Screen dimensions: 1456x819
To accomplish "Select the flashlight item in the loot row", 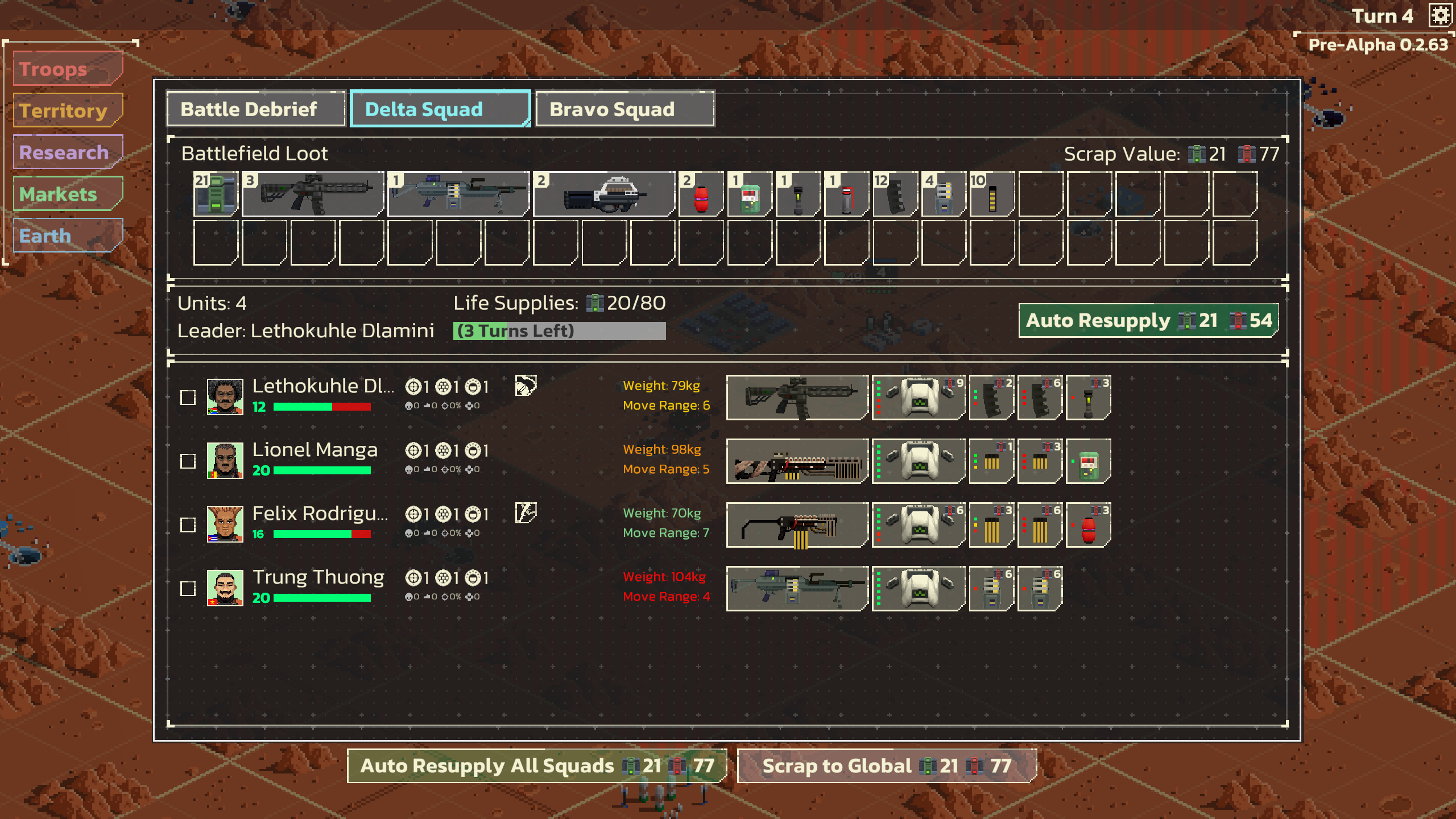I will [x=796, y=195].
